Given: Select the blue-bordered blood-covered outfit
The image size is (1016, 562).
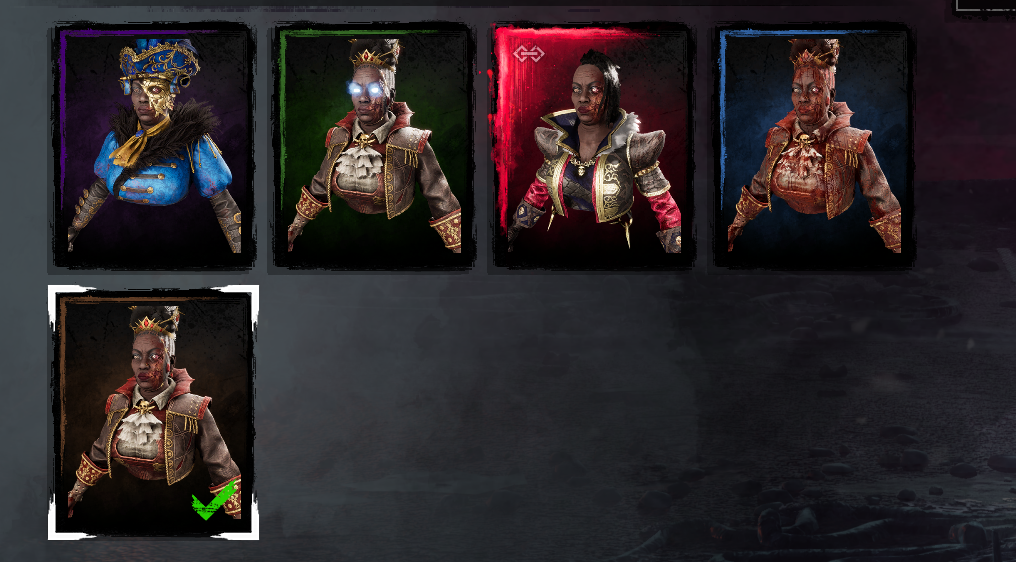Looking at the screenshot, I should 813,146.
